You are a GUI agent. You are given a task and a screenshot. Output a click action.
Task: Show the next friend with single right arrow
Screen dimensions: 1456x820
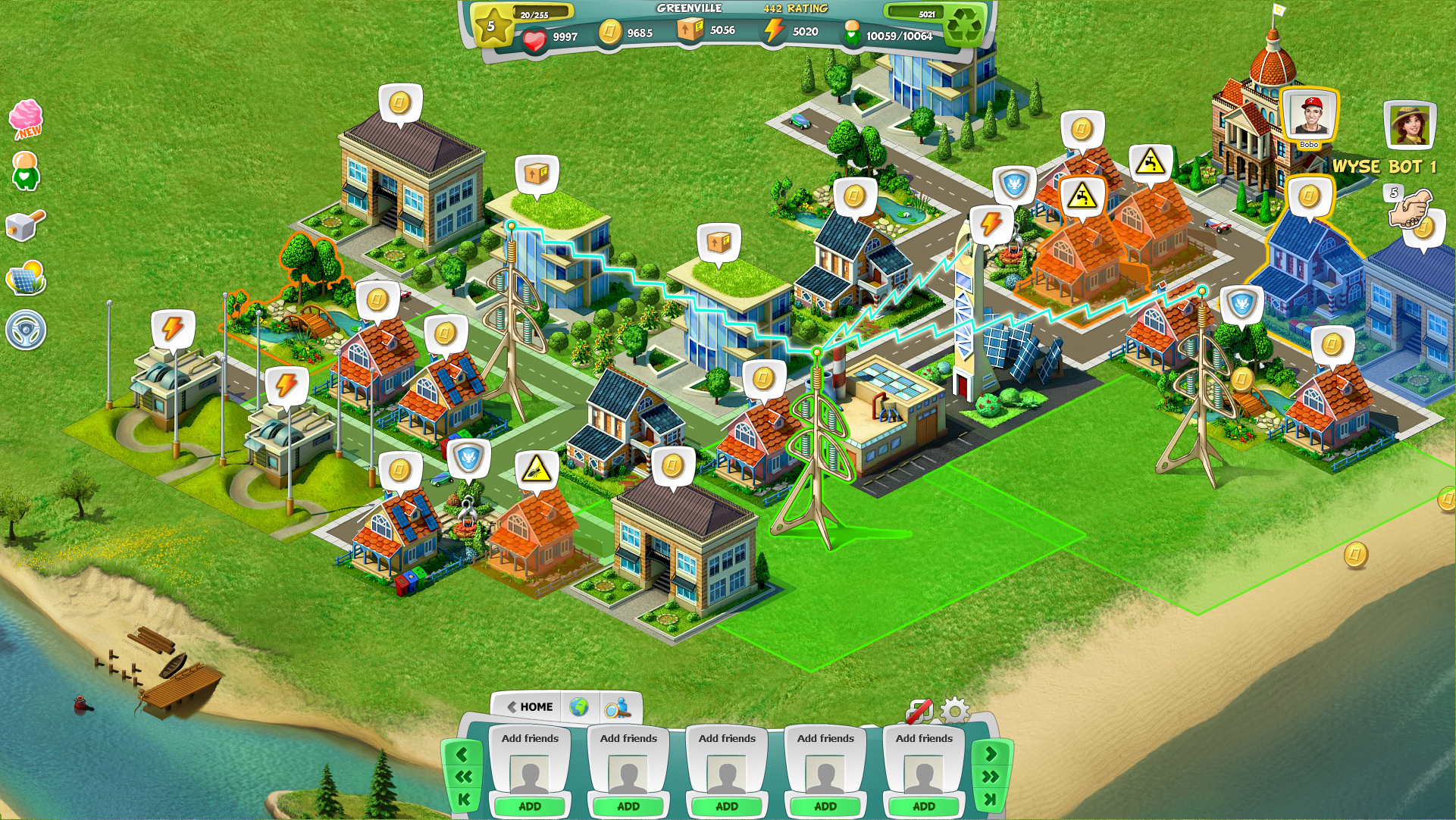point(990,753)
